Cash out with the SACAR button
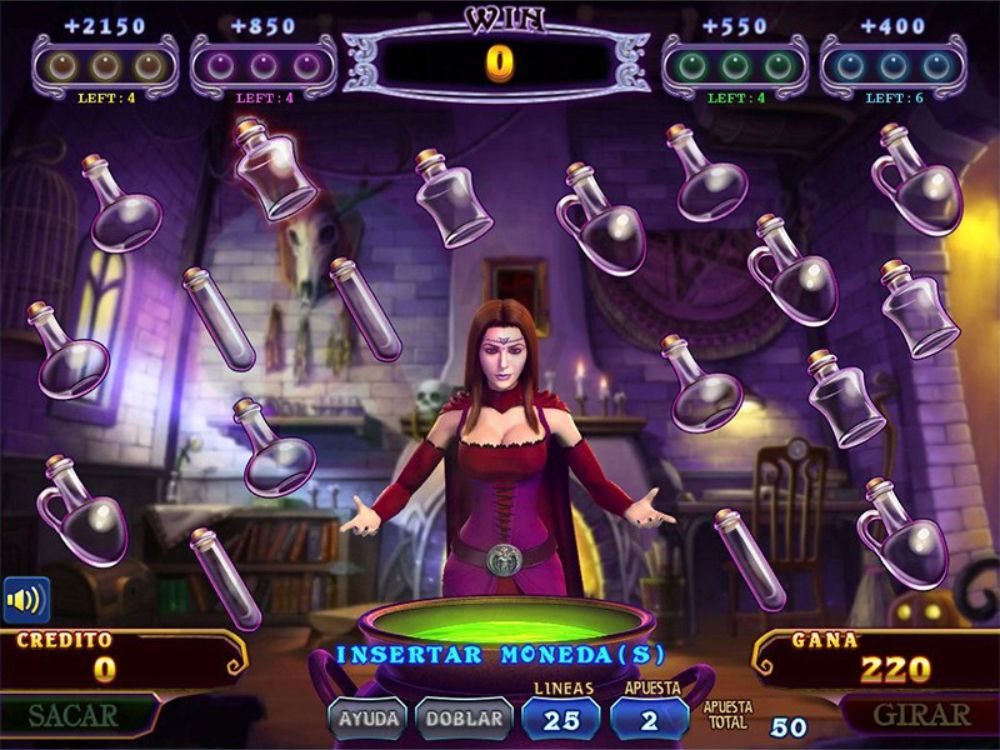This screenshot has width=1000, height=750. (74, 716)
